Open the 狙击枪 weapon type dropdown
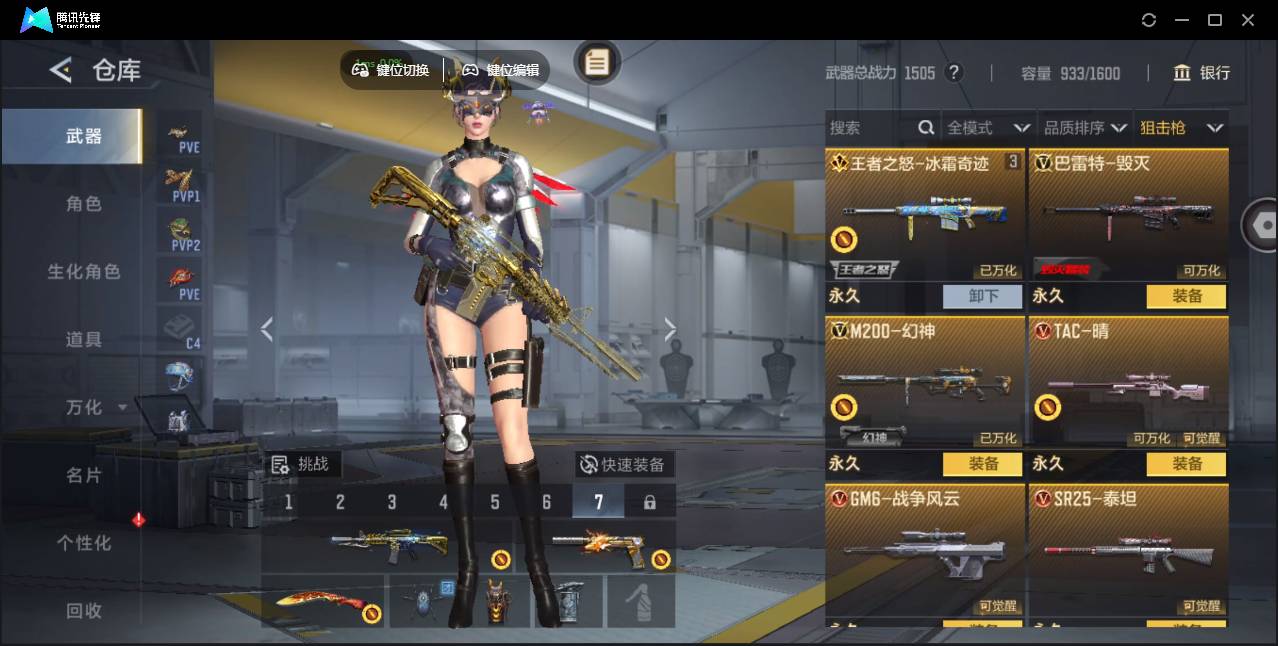The image size is (1278, 646). pyautogui.click(x=1181, y=128)
